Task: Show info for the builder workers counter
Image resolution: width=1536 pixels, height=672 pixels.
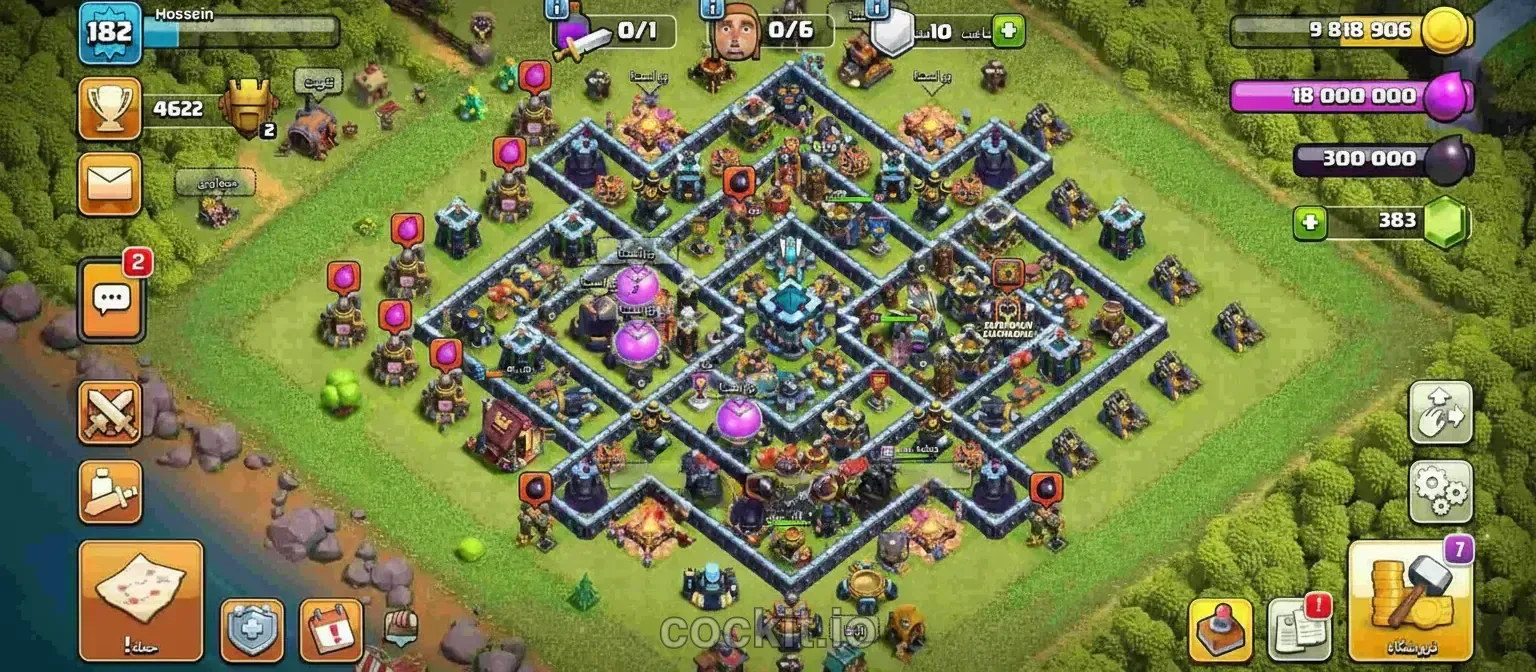Action: [711, 9]
